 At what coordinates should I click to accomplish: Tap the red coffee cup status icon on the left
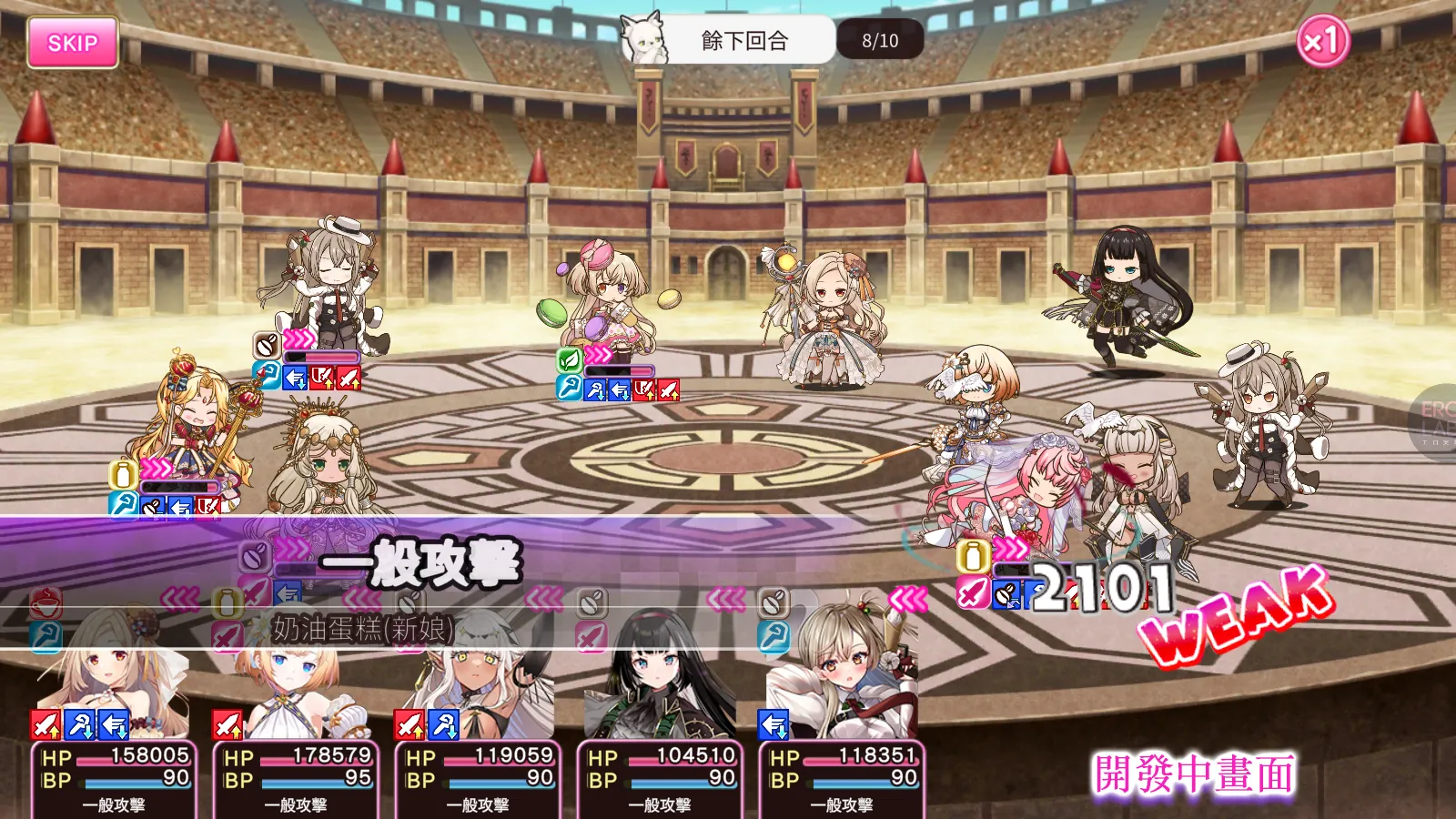click(45, 602)
